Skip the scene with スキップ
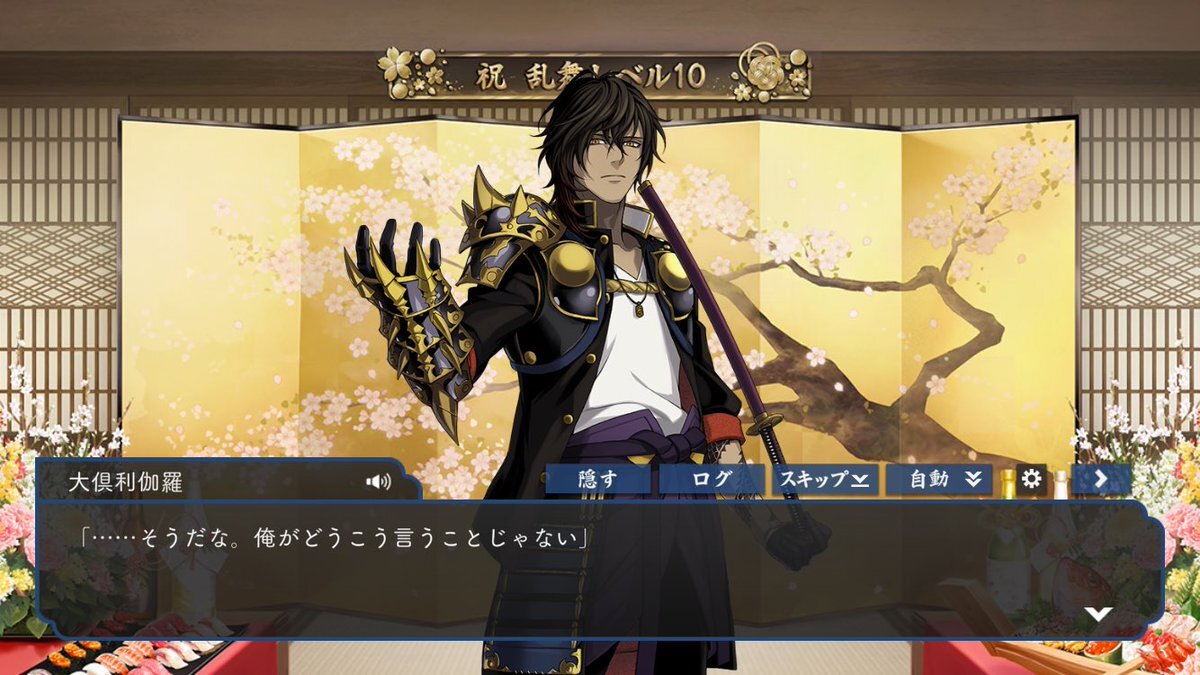The height and width of the screenshot is (675, 1200). pos(824,479)
